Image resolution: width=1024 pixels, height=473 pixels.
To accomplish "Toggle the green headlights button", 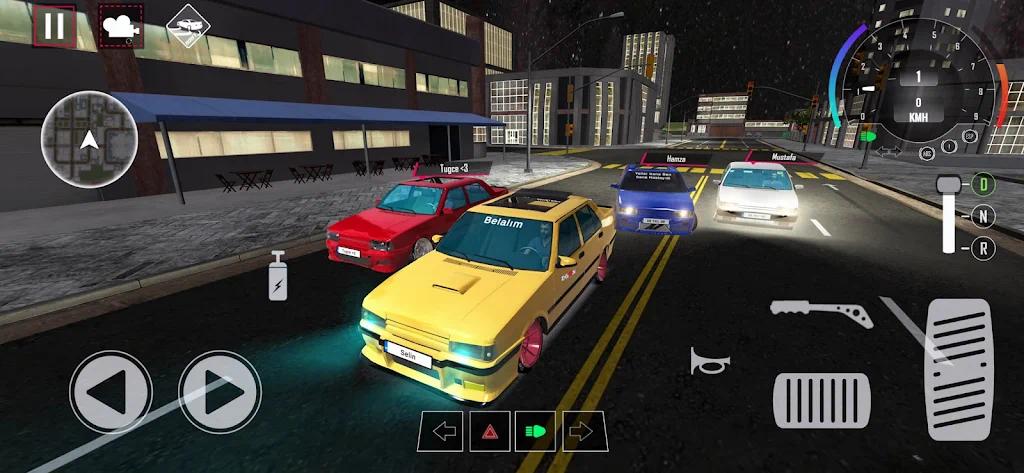I will coord(535,431).
